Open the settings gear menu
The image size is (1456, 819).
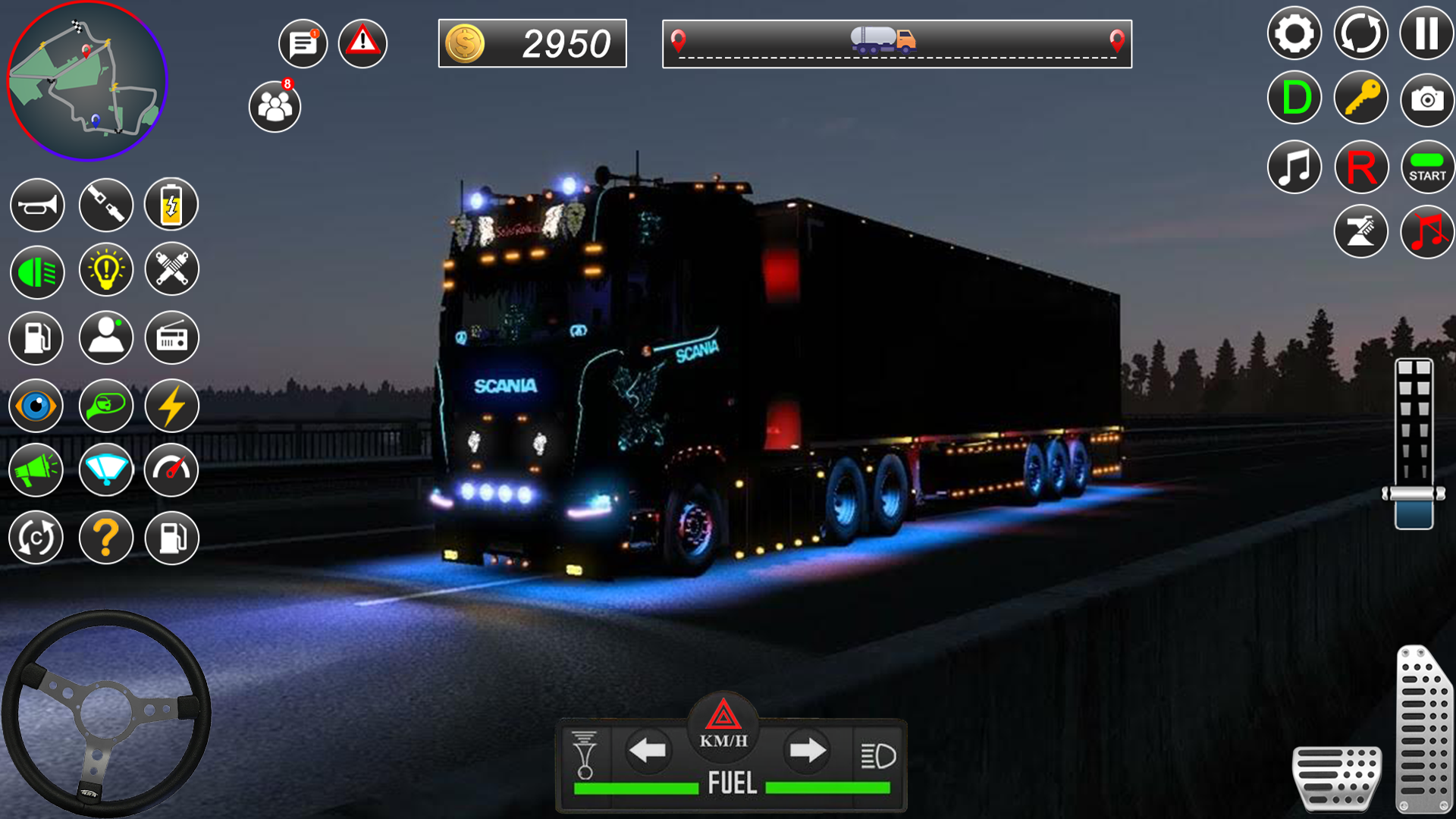1294,33
